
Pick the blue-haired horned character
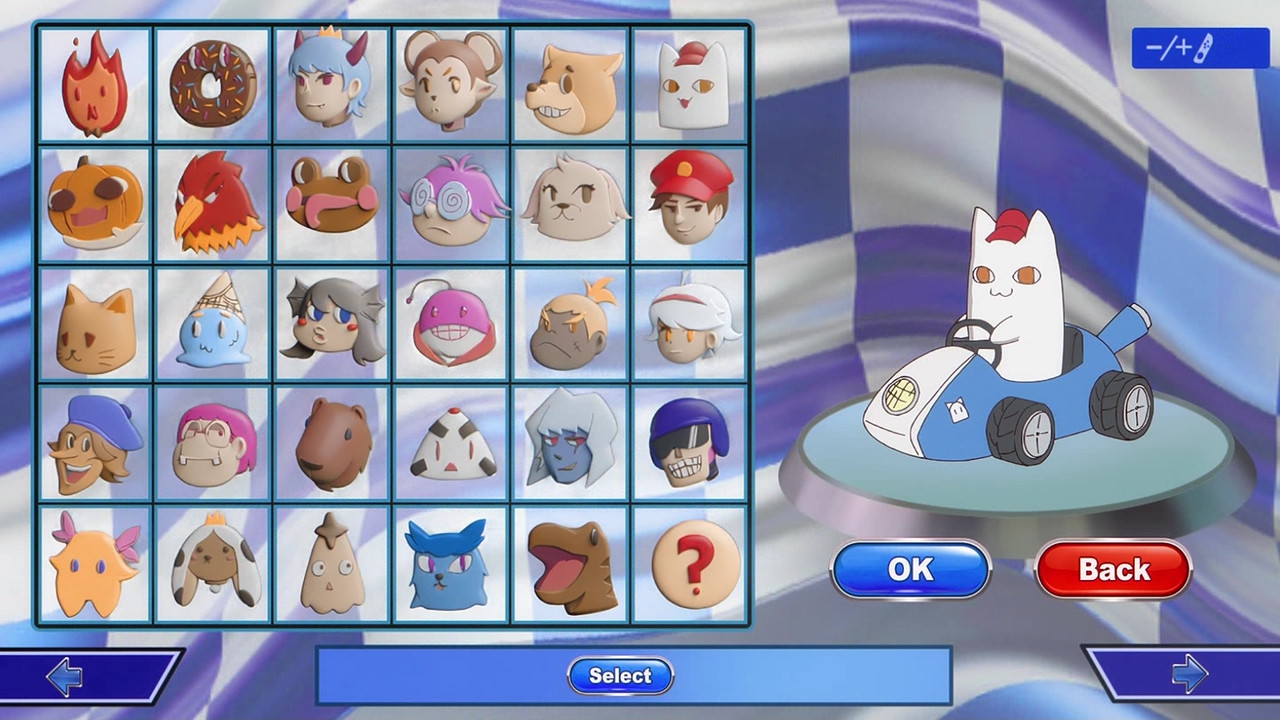click(x=331, y=84)
